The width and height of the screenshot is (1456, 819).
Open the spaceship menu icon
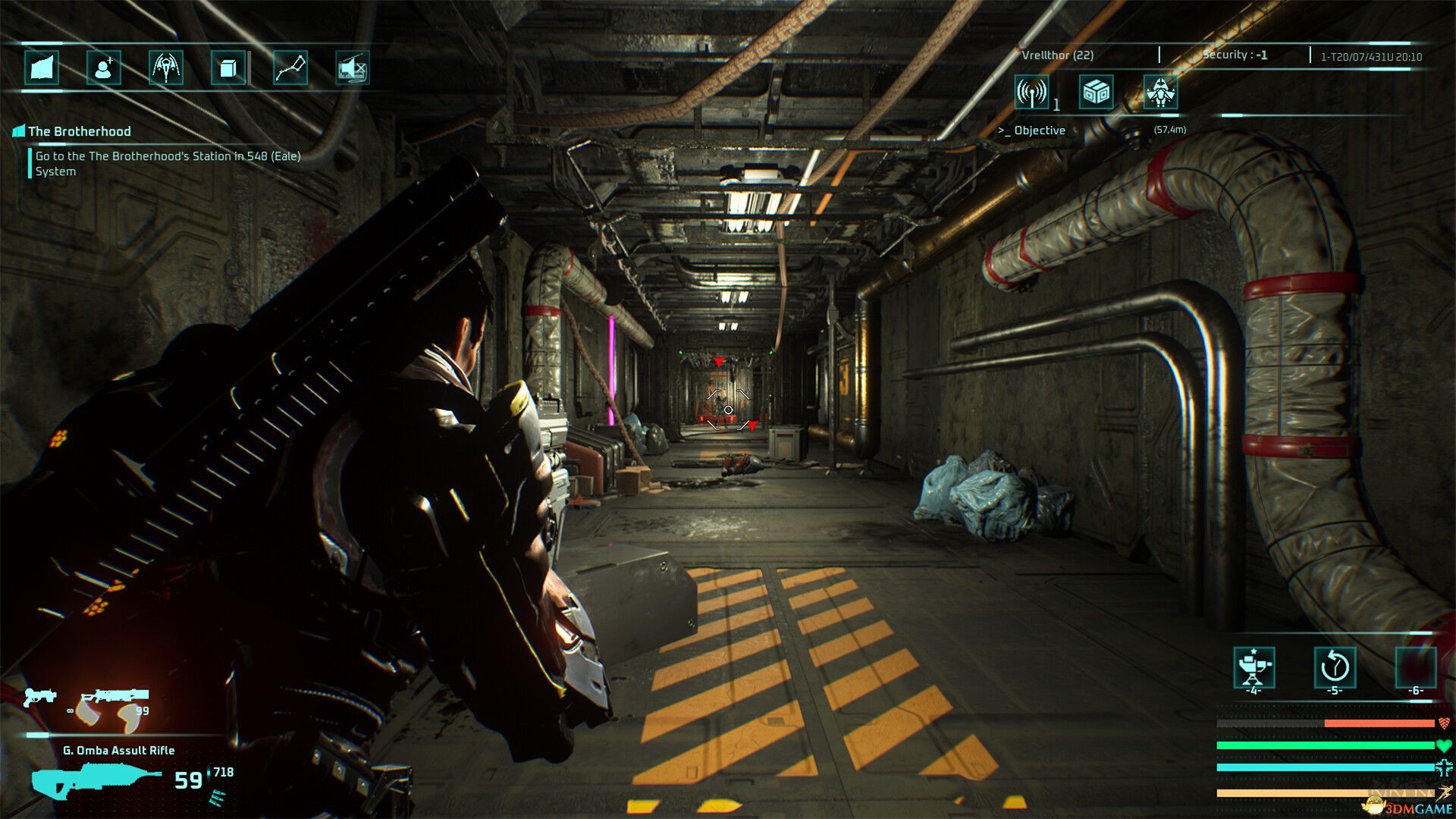166,68
